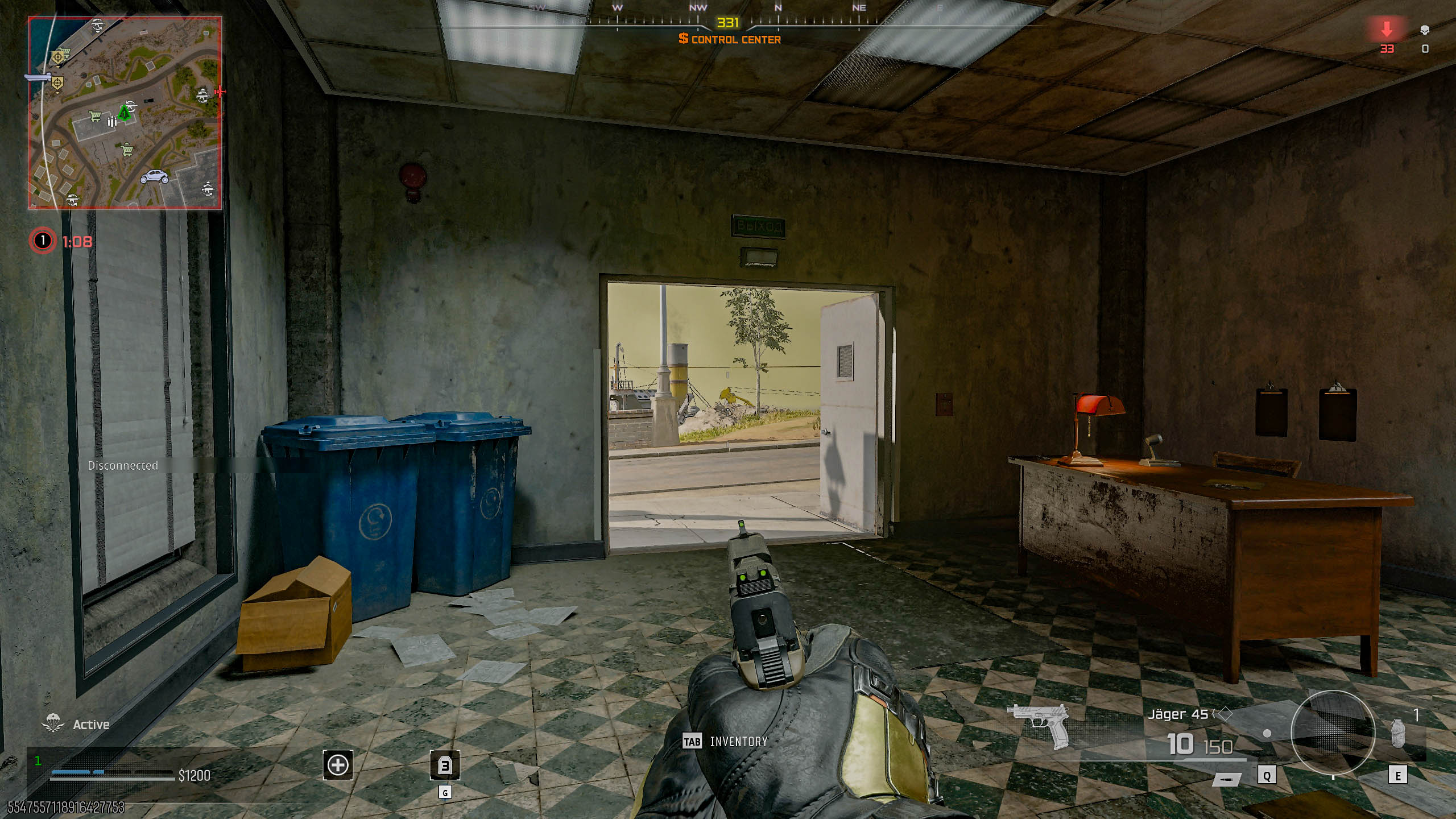
Task: Click the Jäger 45 pistol weapon icon
Action: (x=1039, y=726)
